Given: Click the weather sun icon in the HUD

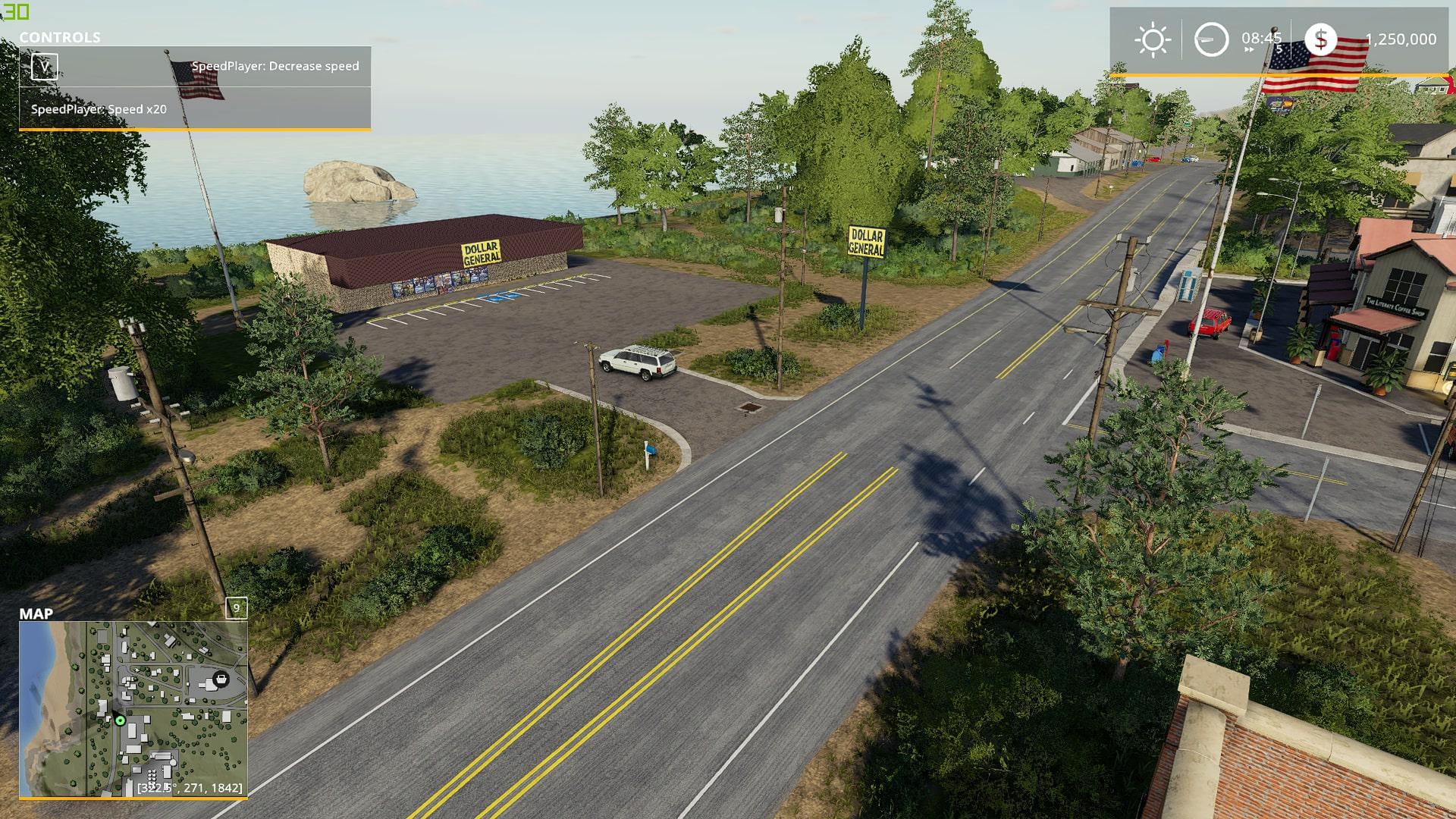Looking at the screenshot, I should (1154, 38).
